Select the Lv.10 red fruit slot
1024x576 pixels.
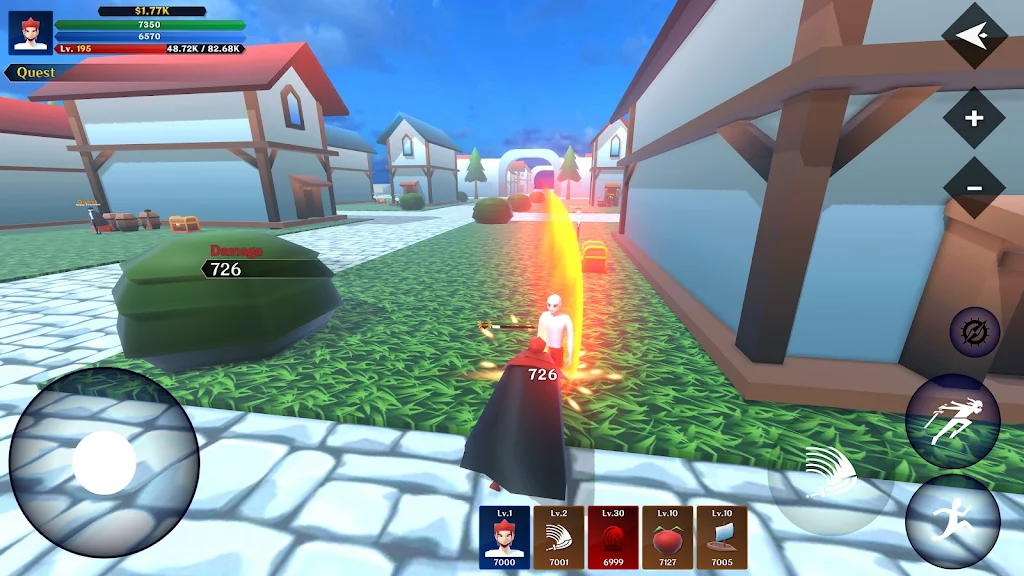click(667, 537)
